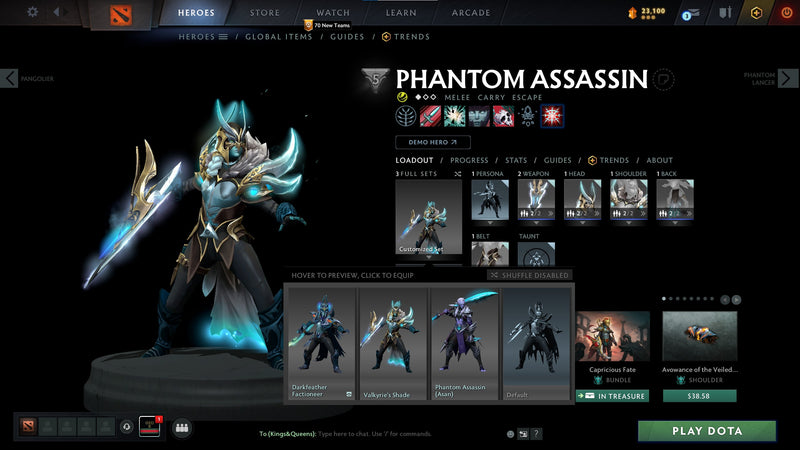The width and height of the screenshot is (800, 450).
Task: Equip the Default set
Action: click(536, 343)
